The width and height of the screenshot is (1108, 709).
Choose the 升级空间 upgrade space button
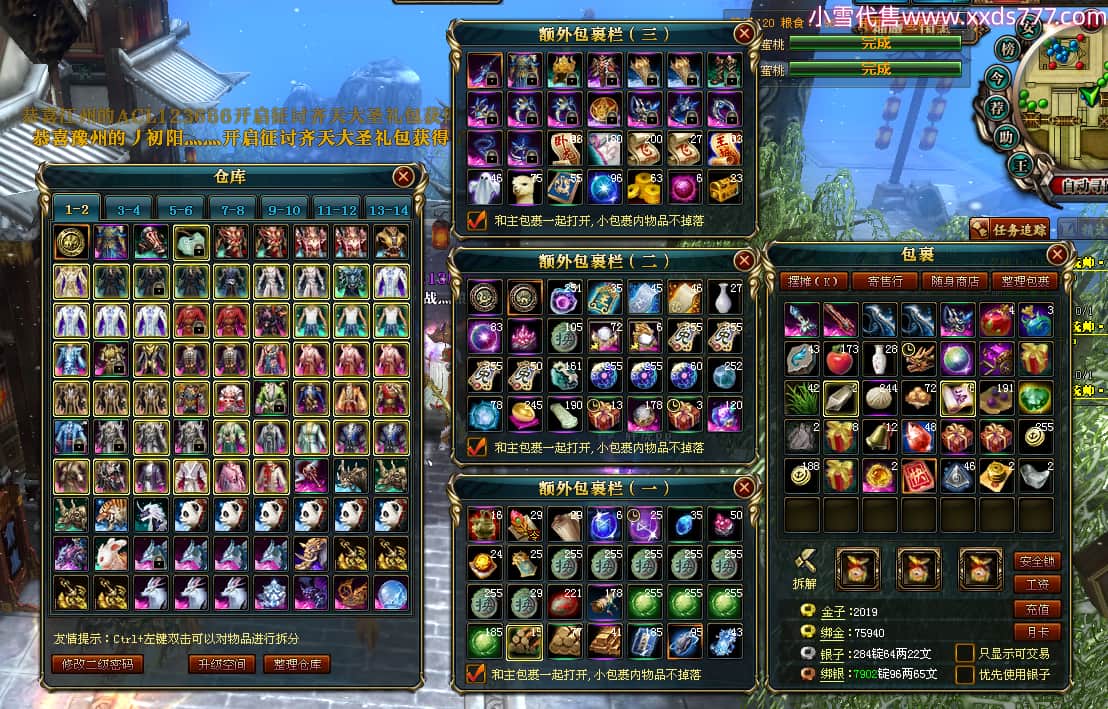click(x=222, y=664)
